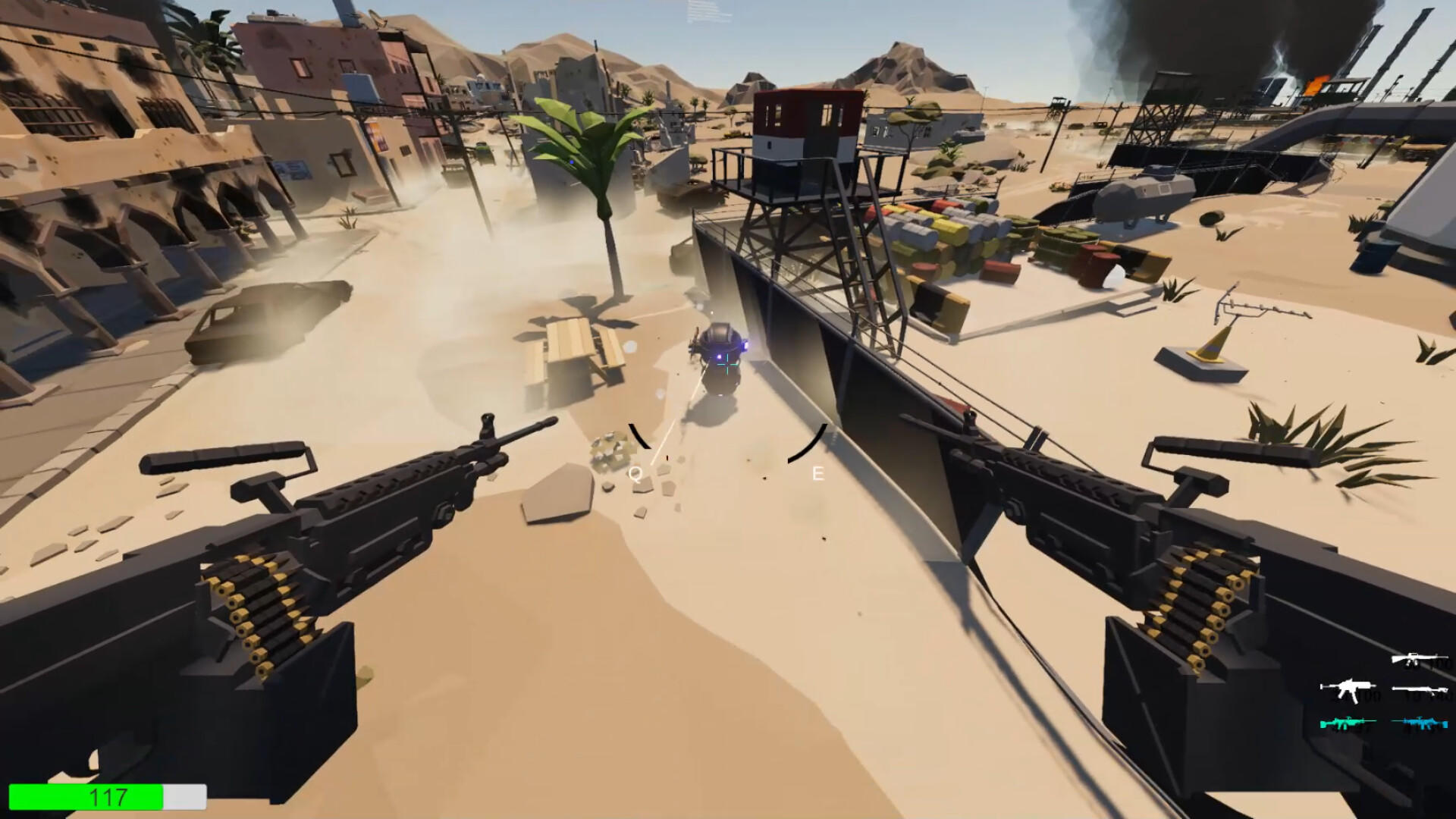Viewport: 1456px width, 819px height.
Task: Click the crosshair reticle at screen center
Action: point(726,364)
